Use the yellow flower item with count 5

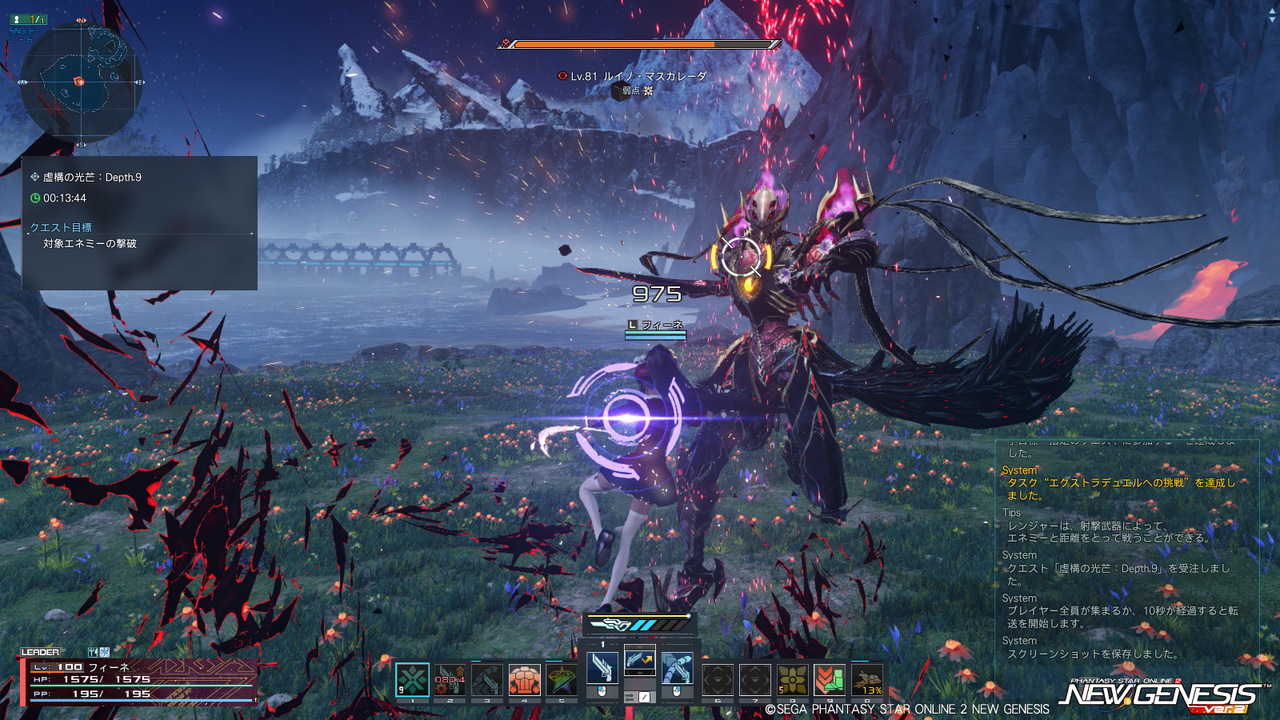point(793,680)
